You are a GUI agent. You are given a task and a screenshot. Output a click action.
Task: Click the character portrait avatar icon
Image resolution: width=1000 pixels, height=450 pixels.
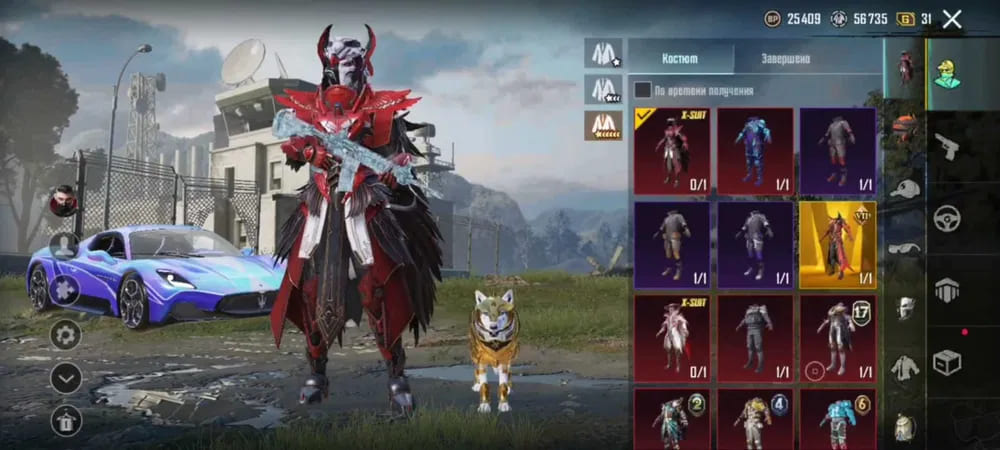point(64,201)
